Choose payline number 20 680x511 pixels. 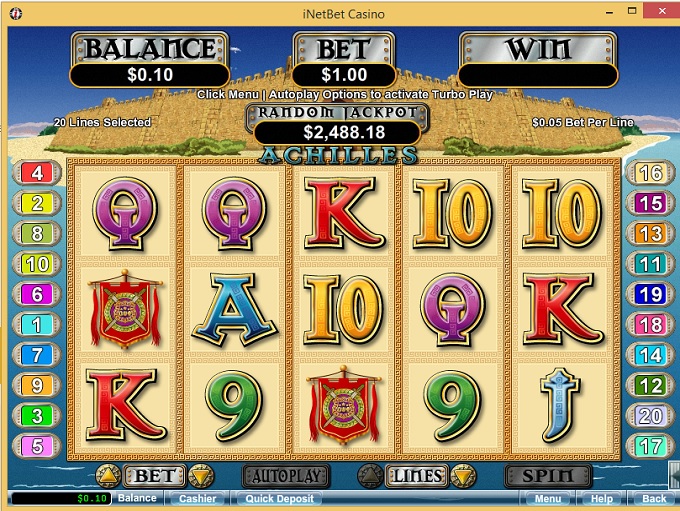pyautogui.click(x=650, y=416)
